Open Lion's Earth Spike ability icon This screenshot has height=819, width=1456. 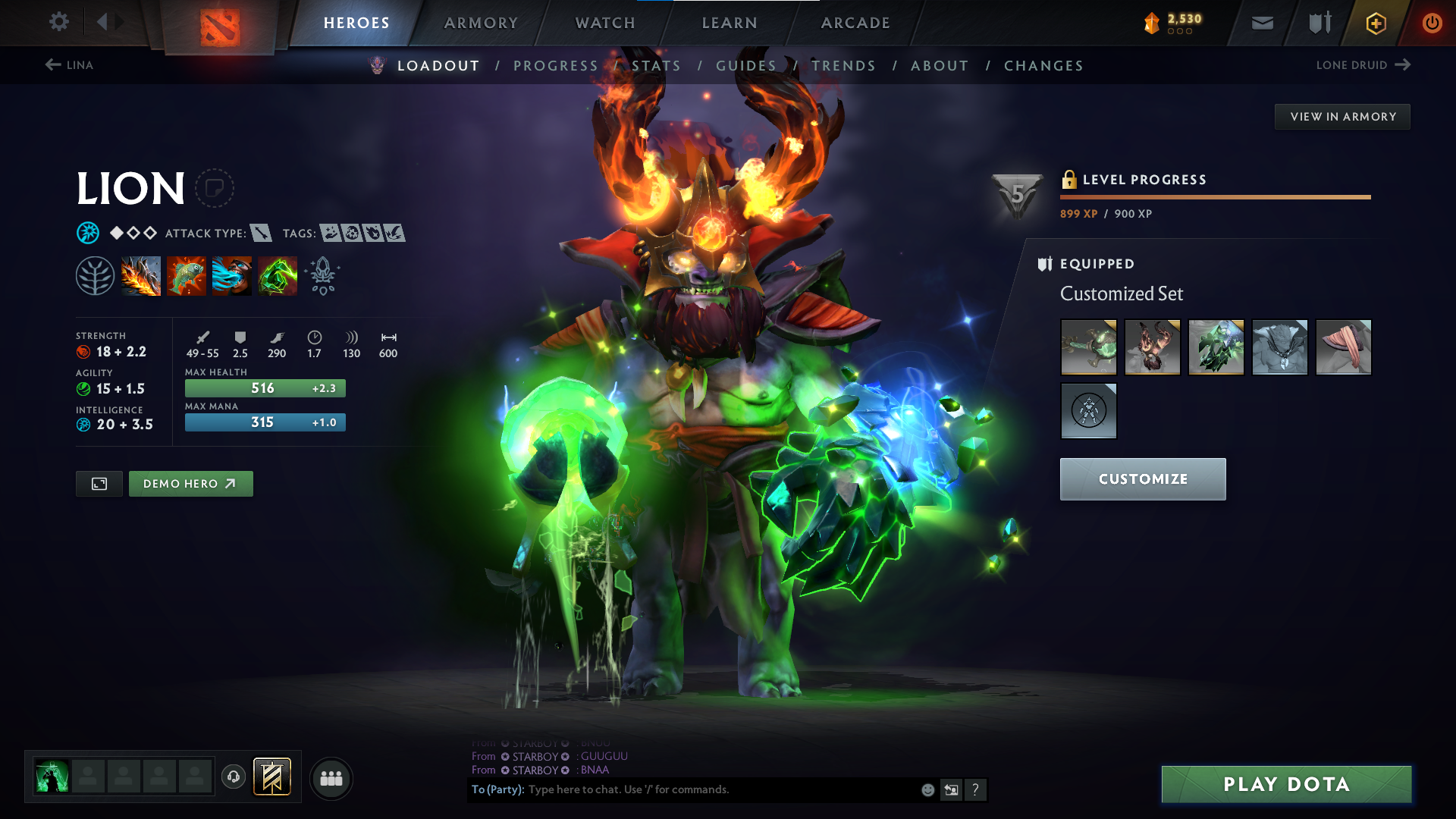(141, 275)
